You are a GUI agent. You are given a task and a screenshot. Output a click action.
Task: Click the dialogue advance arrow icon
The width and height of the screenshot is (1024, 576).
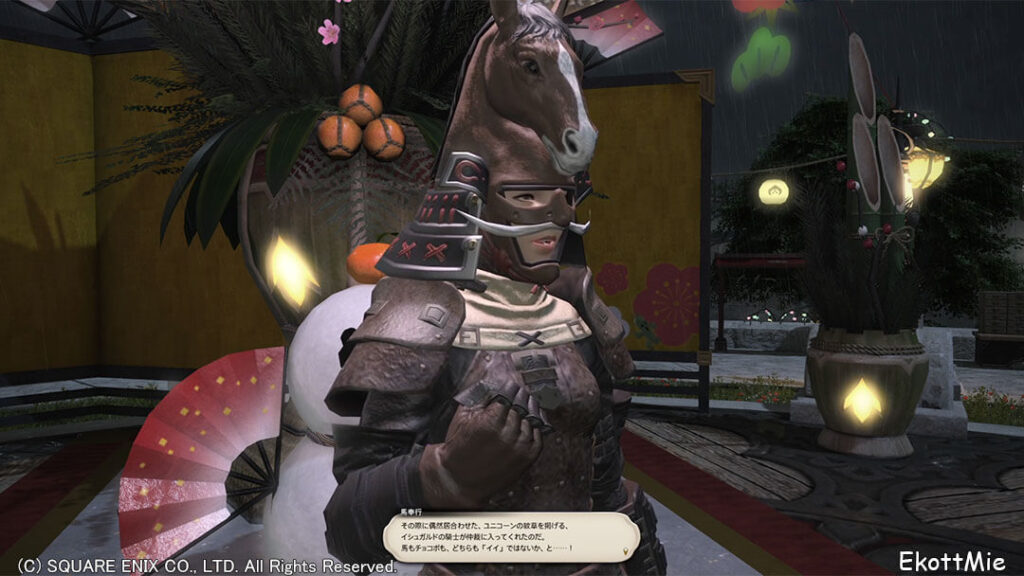[626, 549]
